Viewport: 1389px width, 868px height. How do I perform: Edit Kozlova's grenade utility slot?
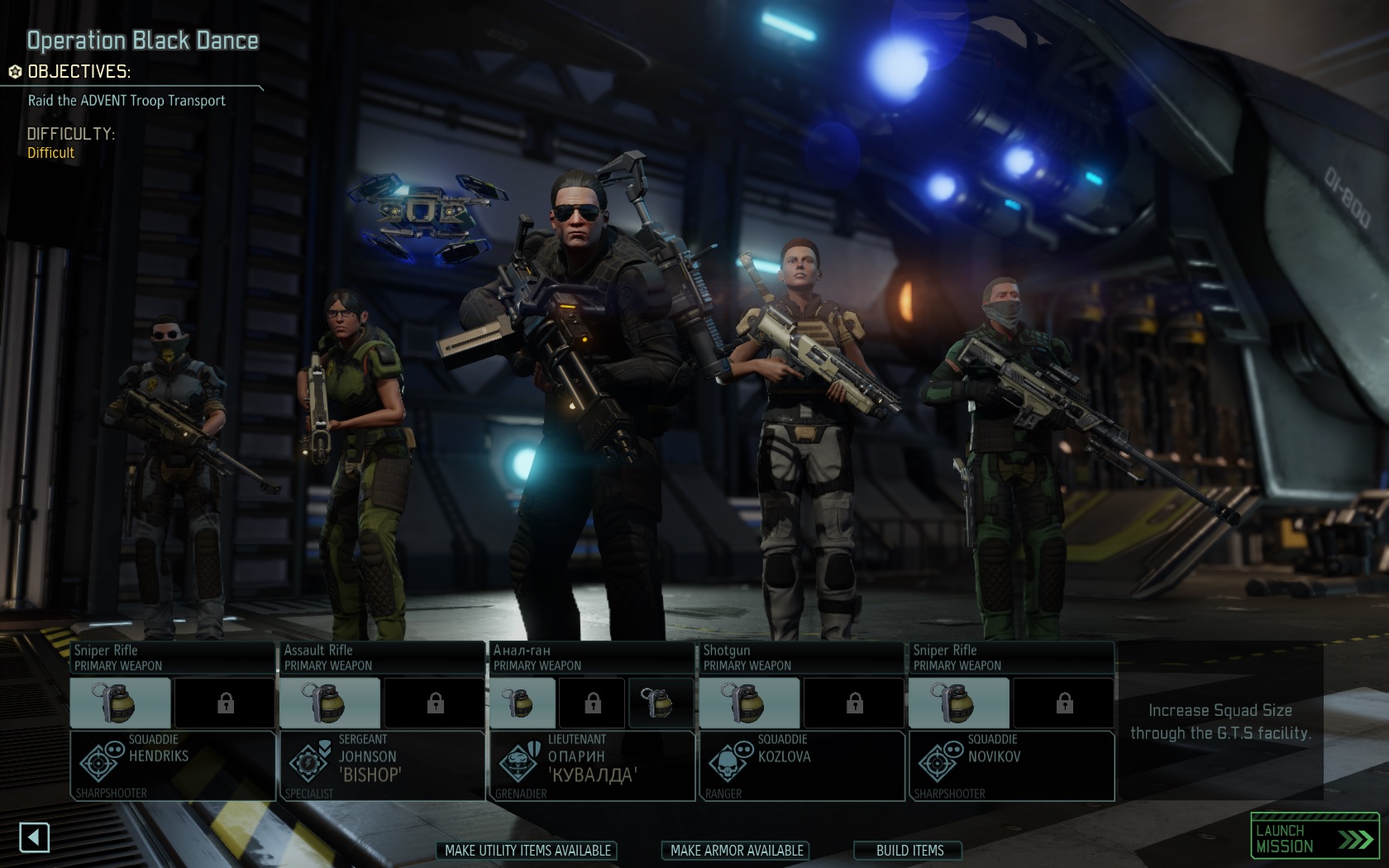pyautogui.click(x=750, y=703)
